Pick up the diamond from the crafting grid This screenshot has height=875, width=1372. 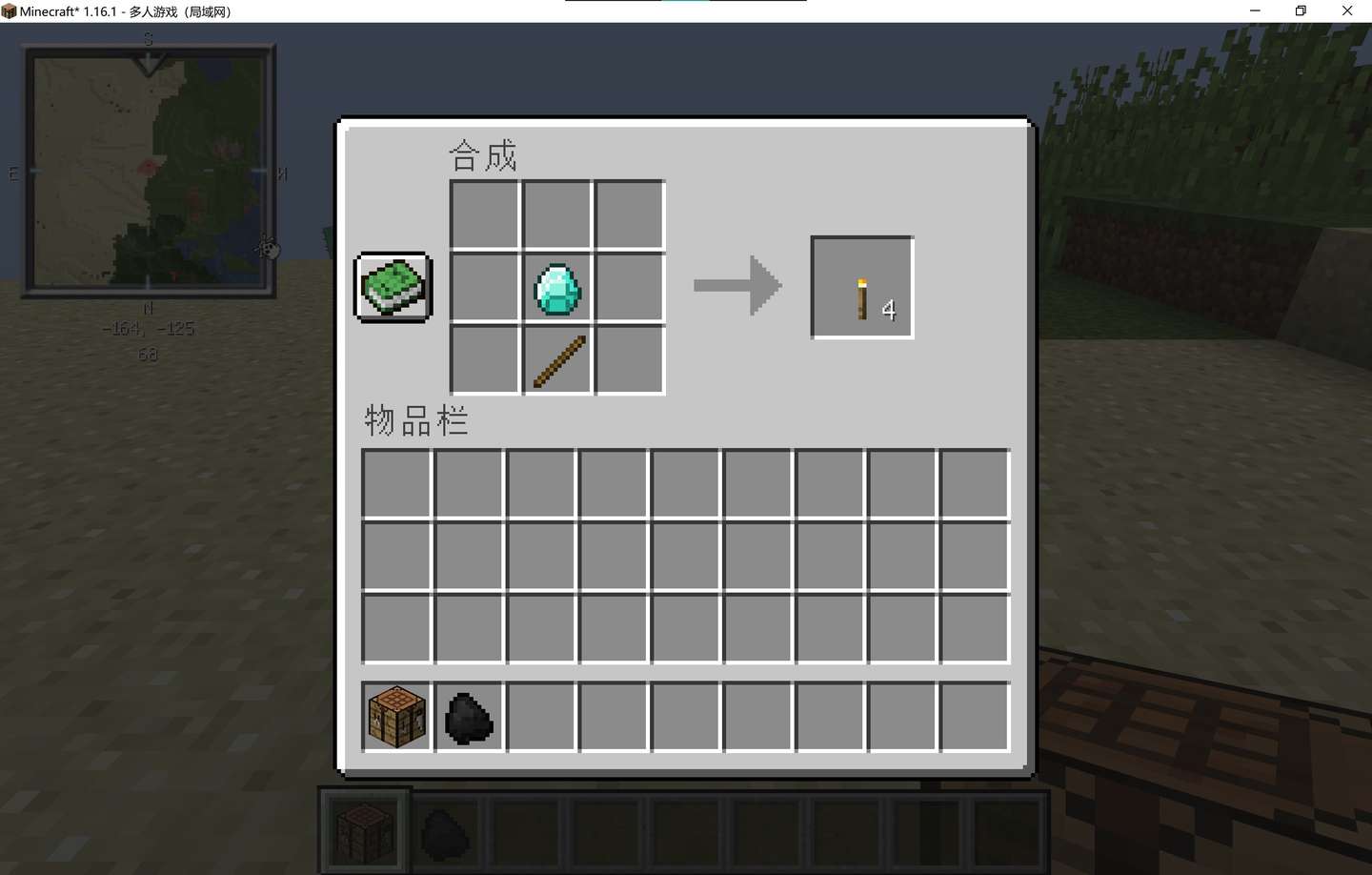[x=556, y=287]
